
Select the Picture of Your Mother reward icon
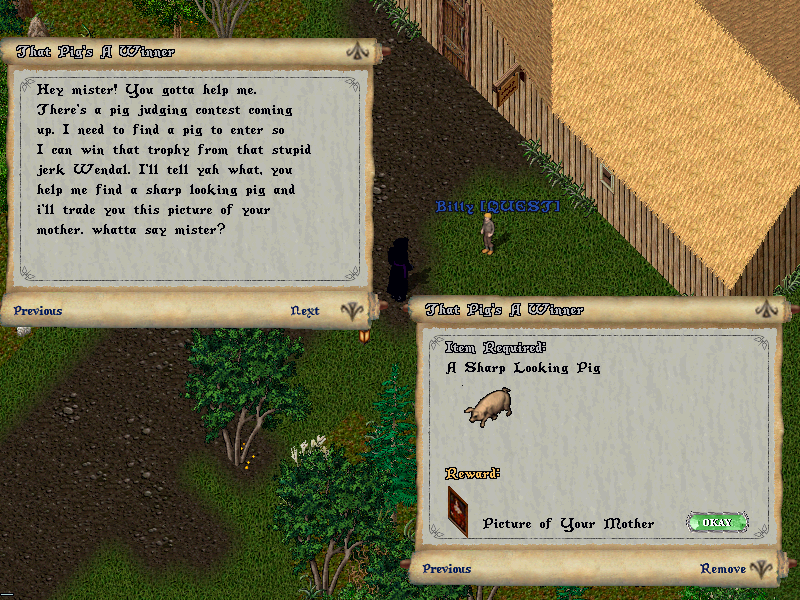pyautogui.click(x=458, y=512)
